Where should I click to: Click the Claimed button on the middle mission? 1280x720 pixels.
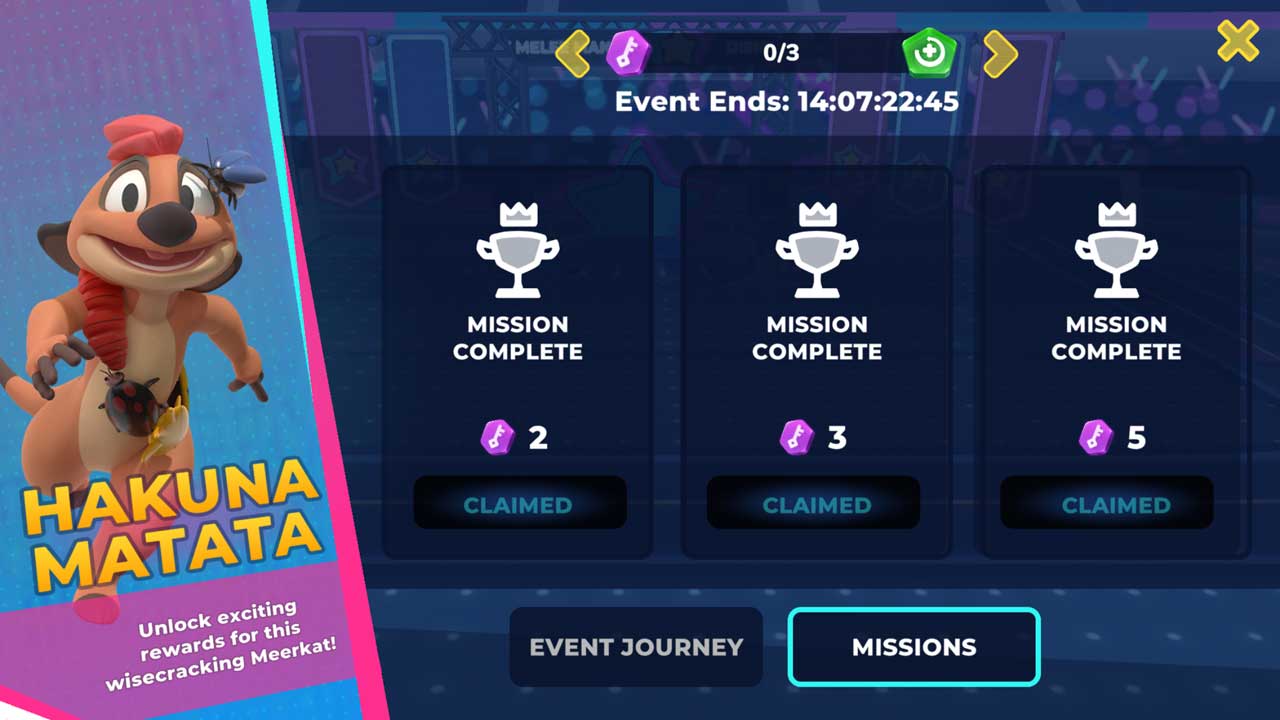coord(813,504)
